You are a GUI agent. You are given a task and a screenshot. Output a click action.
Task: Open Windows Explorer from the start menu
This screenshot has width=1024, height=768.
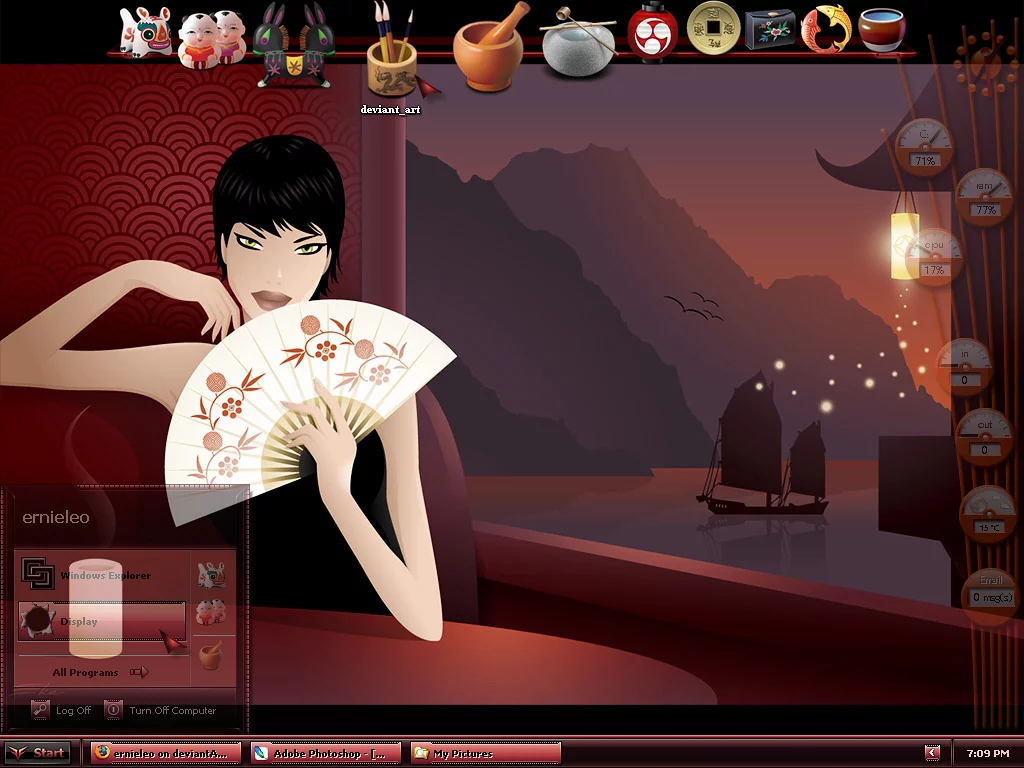(104, 575)
